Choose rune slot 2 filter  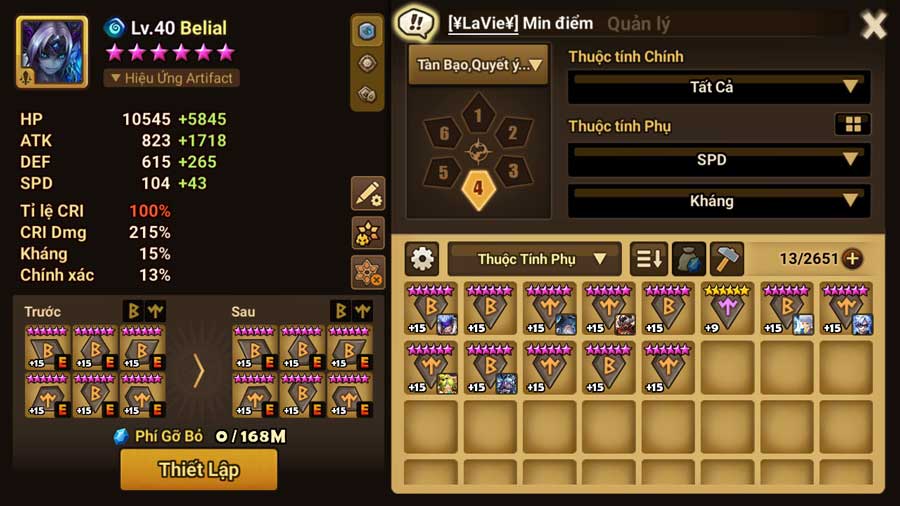[512, 133]
